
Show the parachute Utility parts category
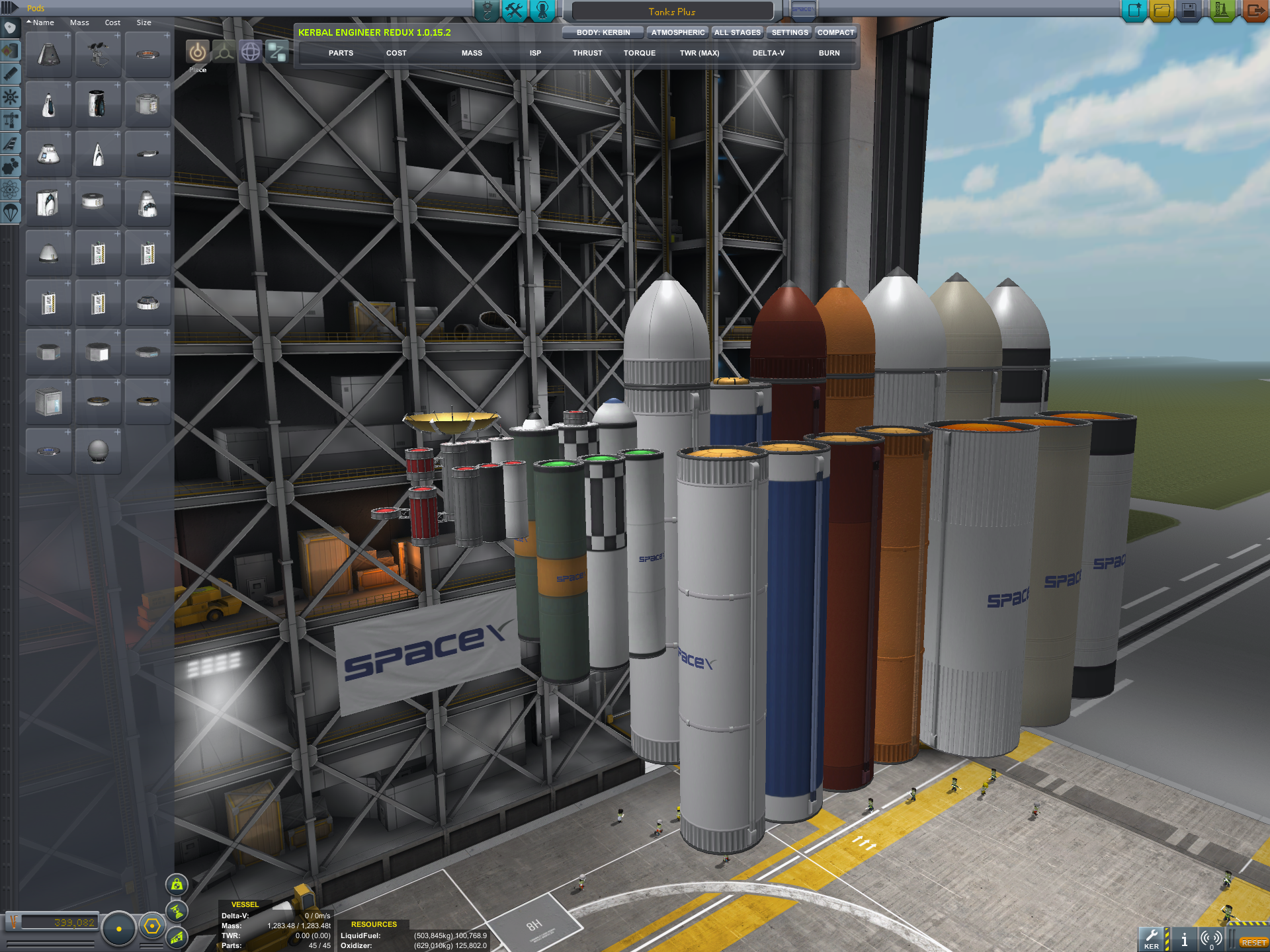(11, 213)
